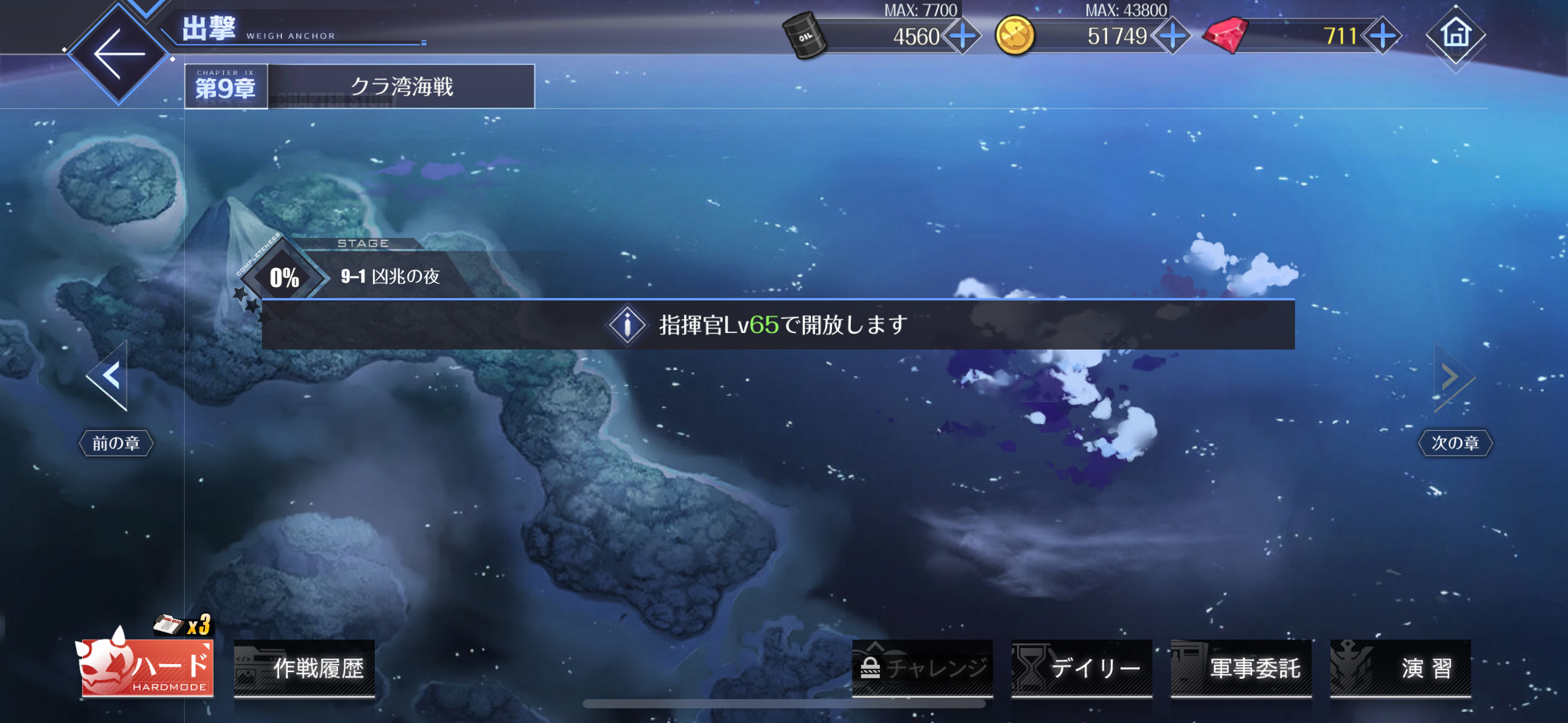Open the Chapter 9 クラ湾海戦 title banner
Screen dimensions: 1568x723
pos(359,86)
